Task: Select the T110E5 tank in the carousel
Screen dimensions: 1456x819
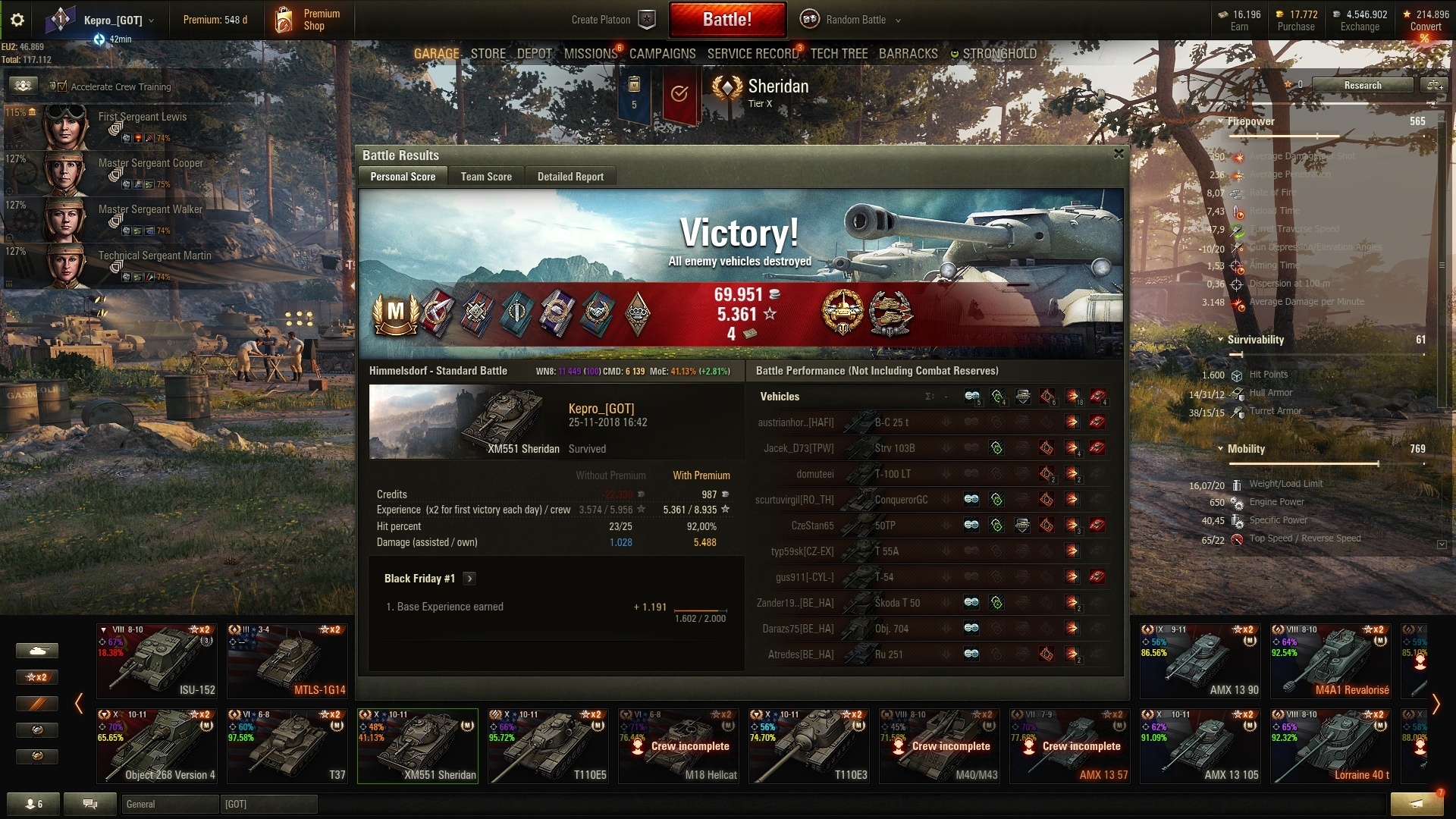Action: [548, 746]
